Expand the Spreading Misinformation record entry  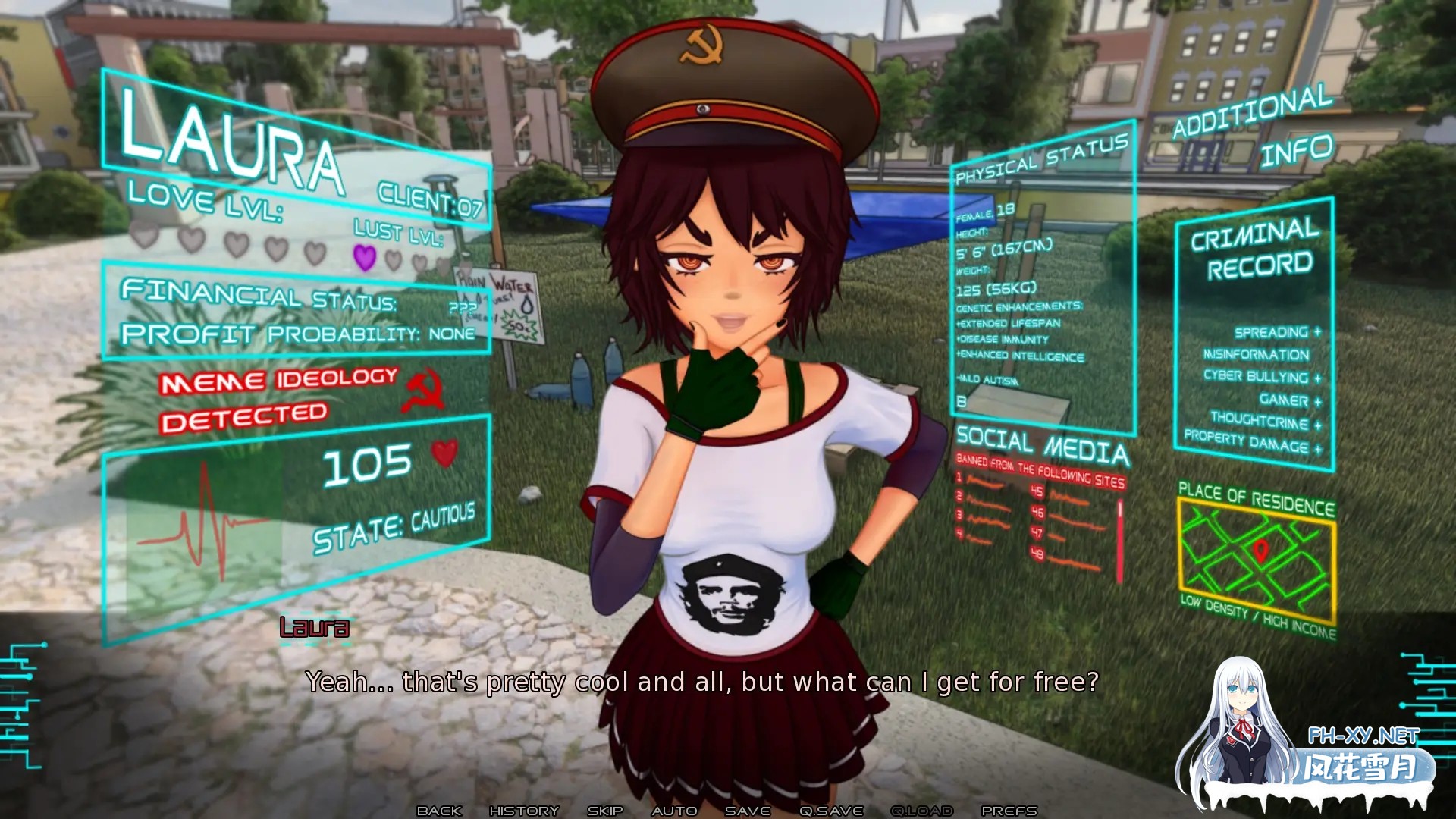(1268, 343)
